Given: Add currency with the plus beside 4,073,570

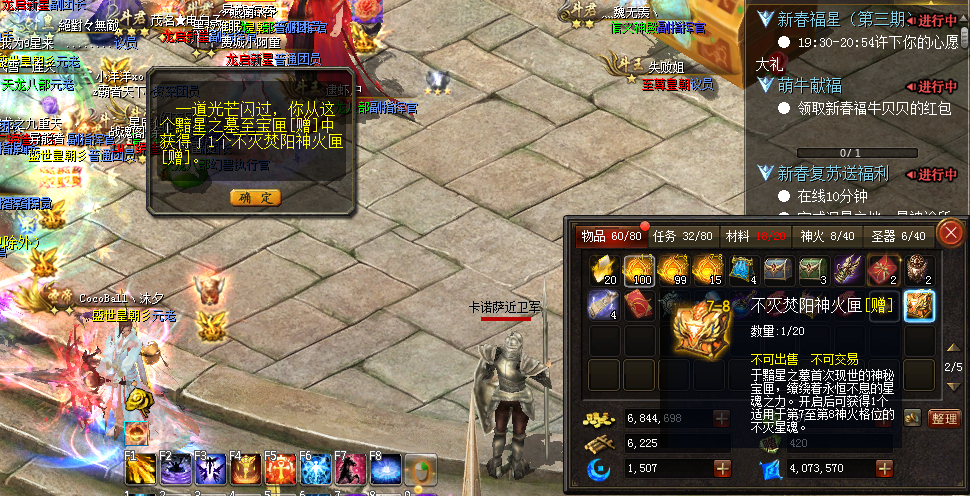Looking at the screenshot, I should coord(884,468).
